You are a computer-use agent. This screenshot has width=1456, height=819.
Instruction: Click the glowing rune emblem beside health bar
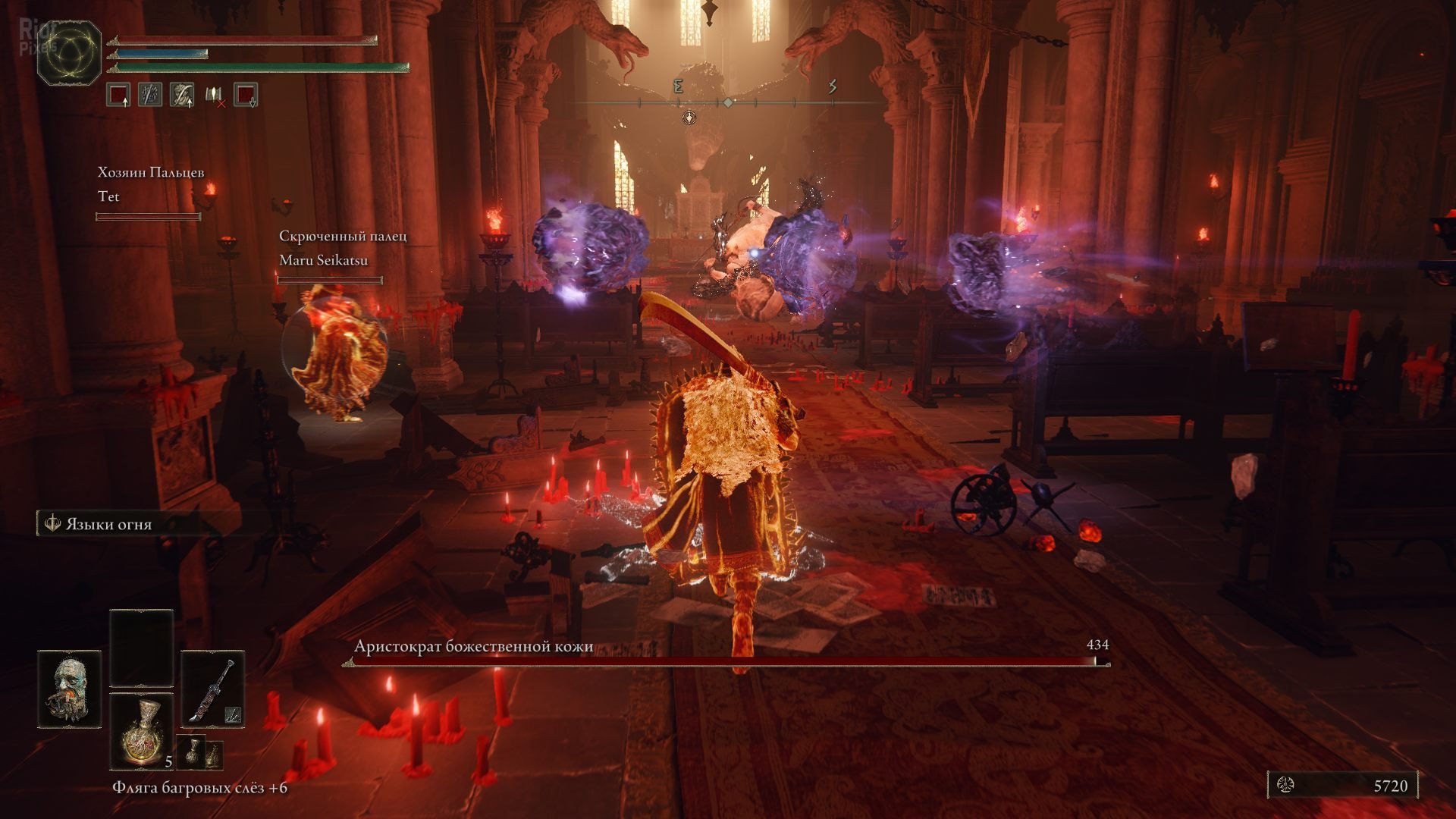(x=70, y=53)
